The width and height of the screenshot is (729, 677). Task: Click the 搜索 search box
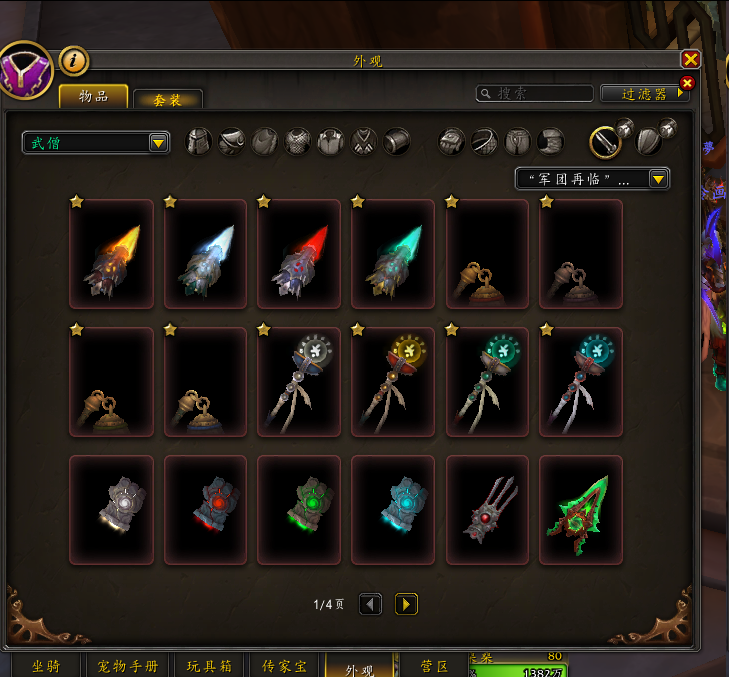(534, 93)
